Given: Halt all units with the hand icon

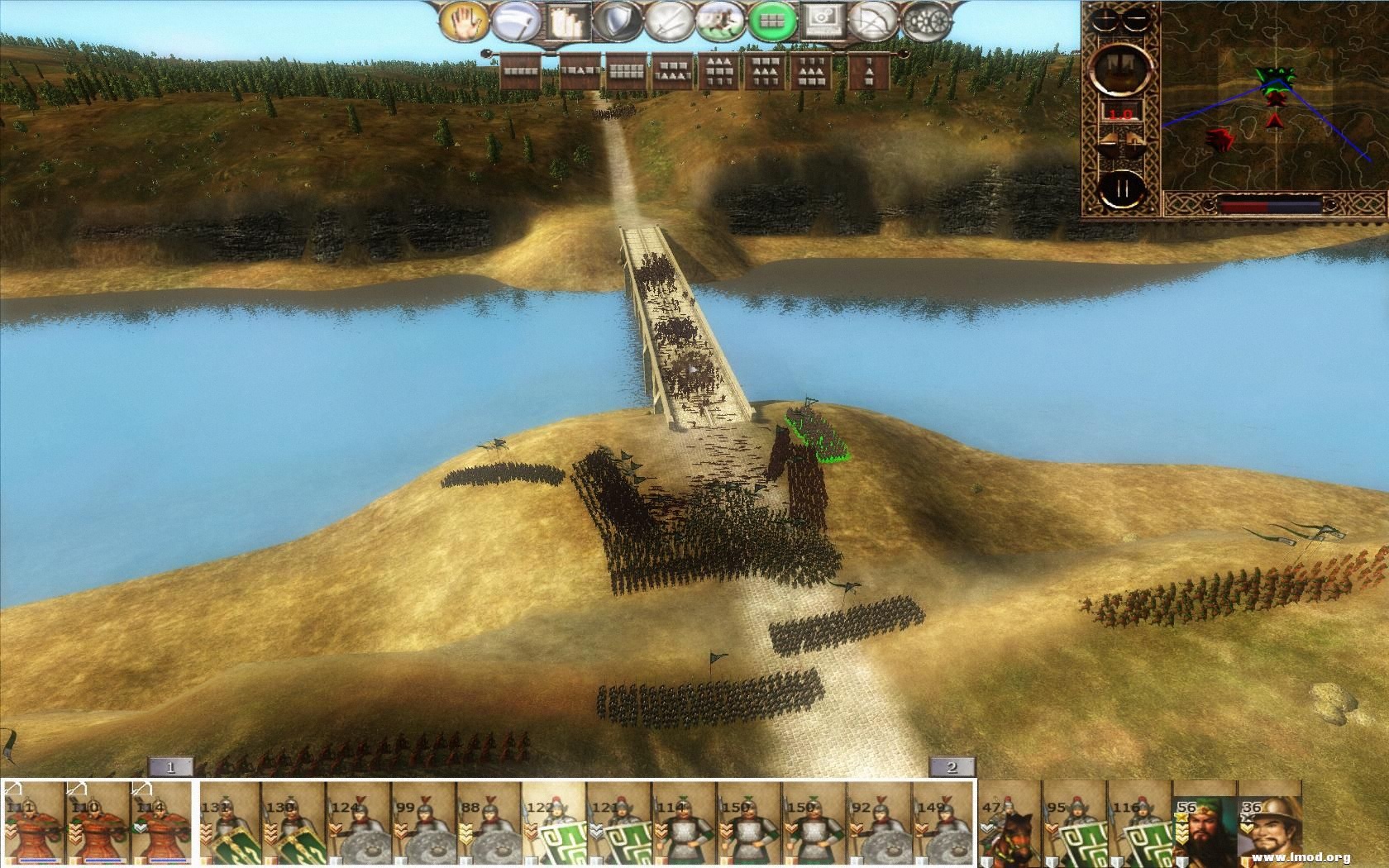Looking at the screenshot, I should 463,21.
